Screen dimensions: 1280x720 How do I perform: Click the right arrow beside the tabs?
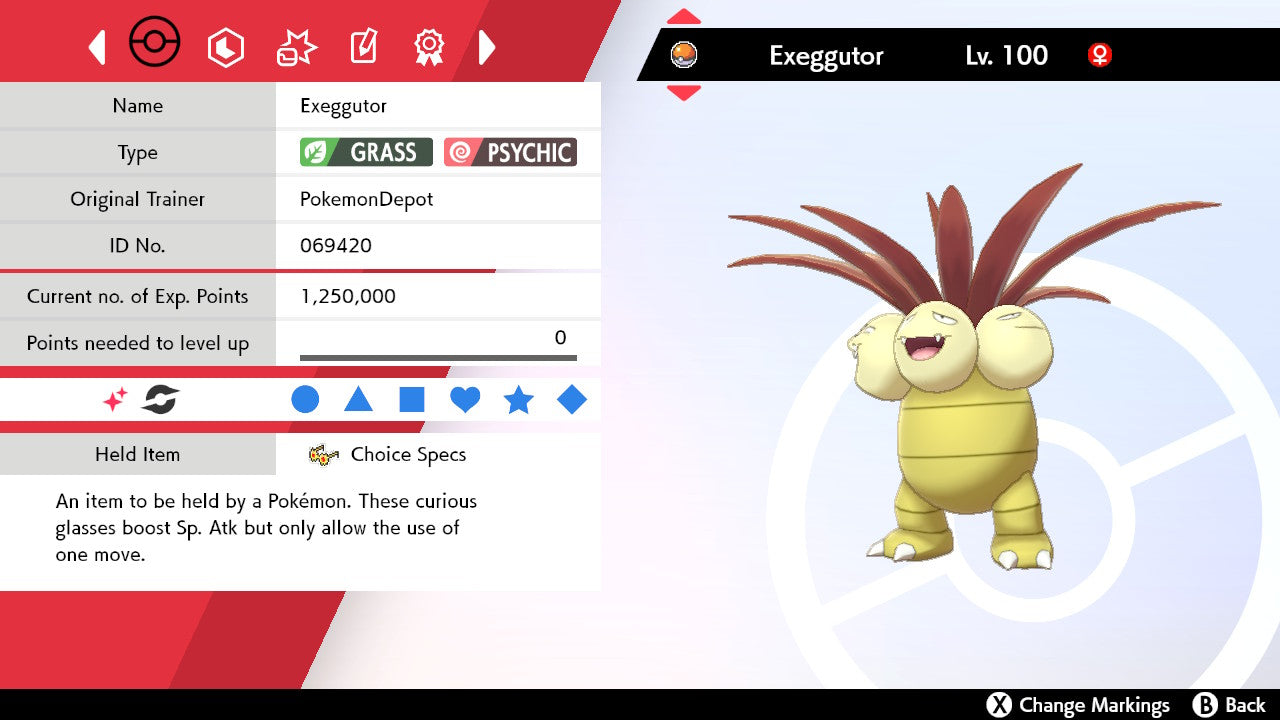pyautogui.click(x=487, y=47)
